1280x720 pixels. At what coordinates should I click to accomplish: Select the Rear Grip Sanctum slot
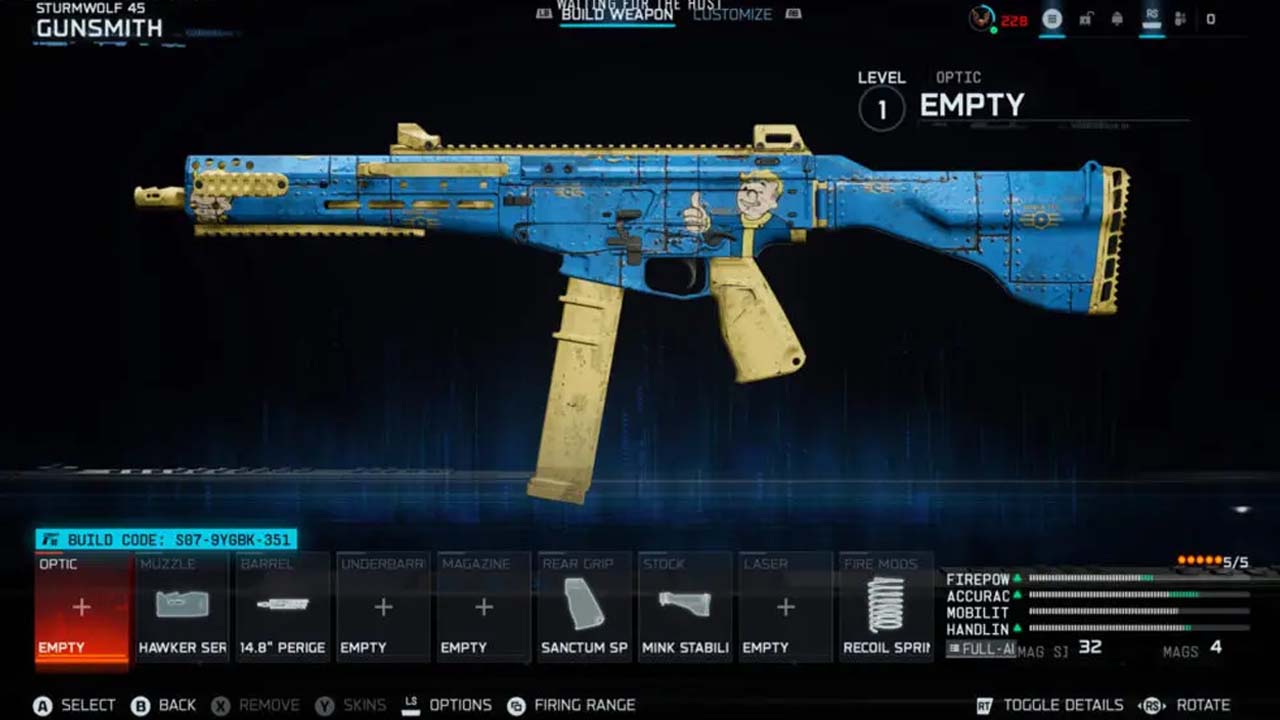pyautogui.click(x=584, y=607)
